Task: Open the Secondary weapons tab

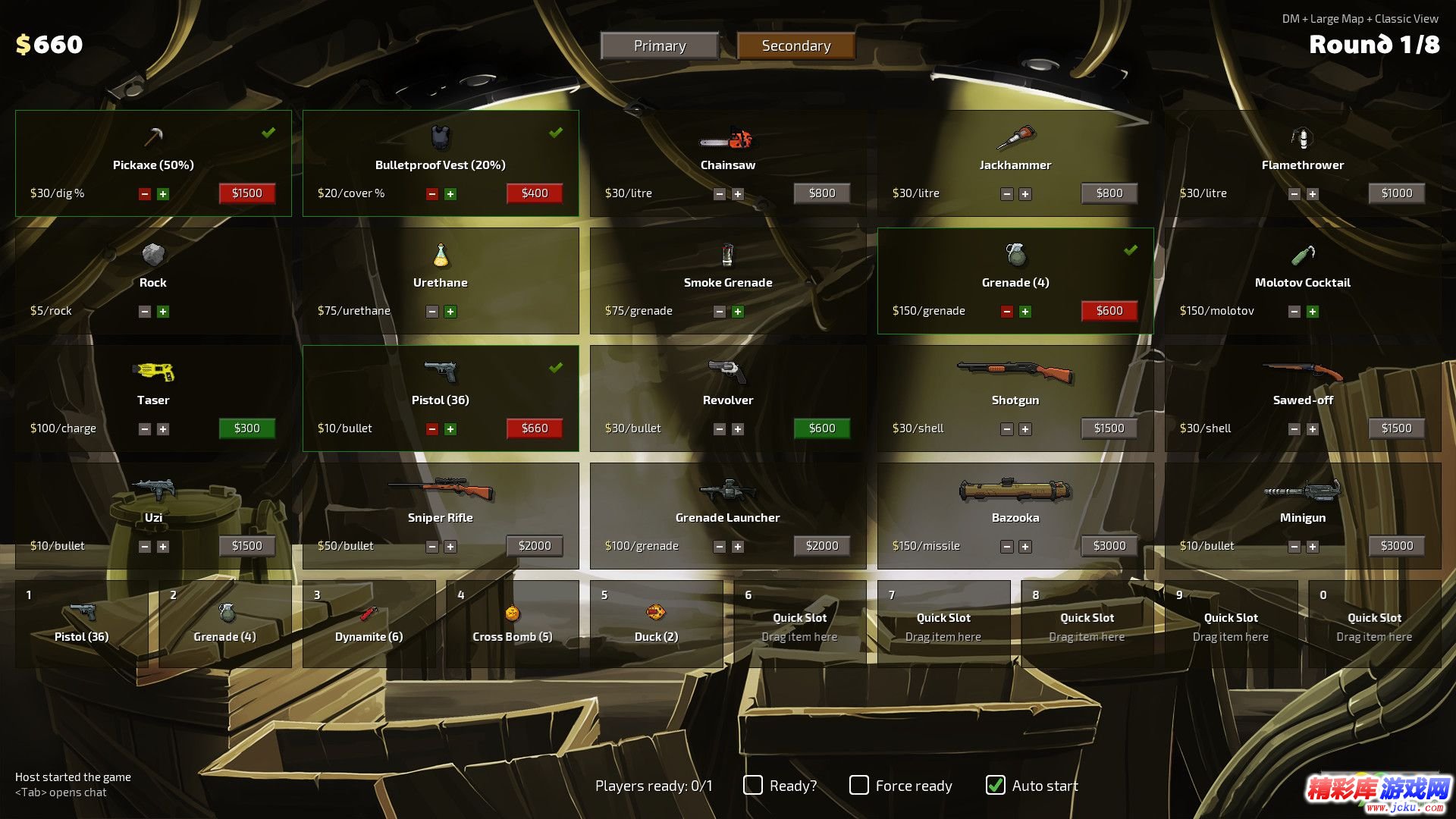Action: click(795, 45)
